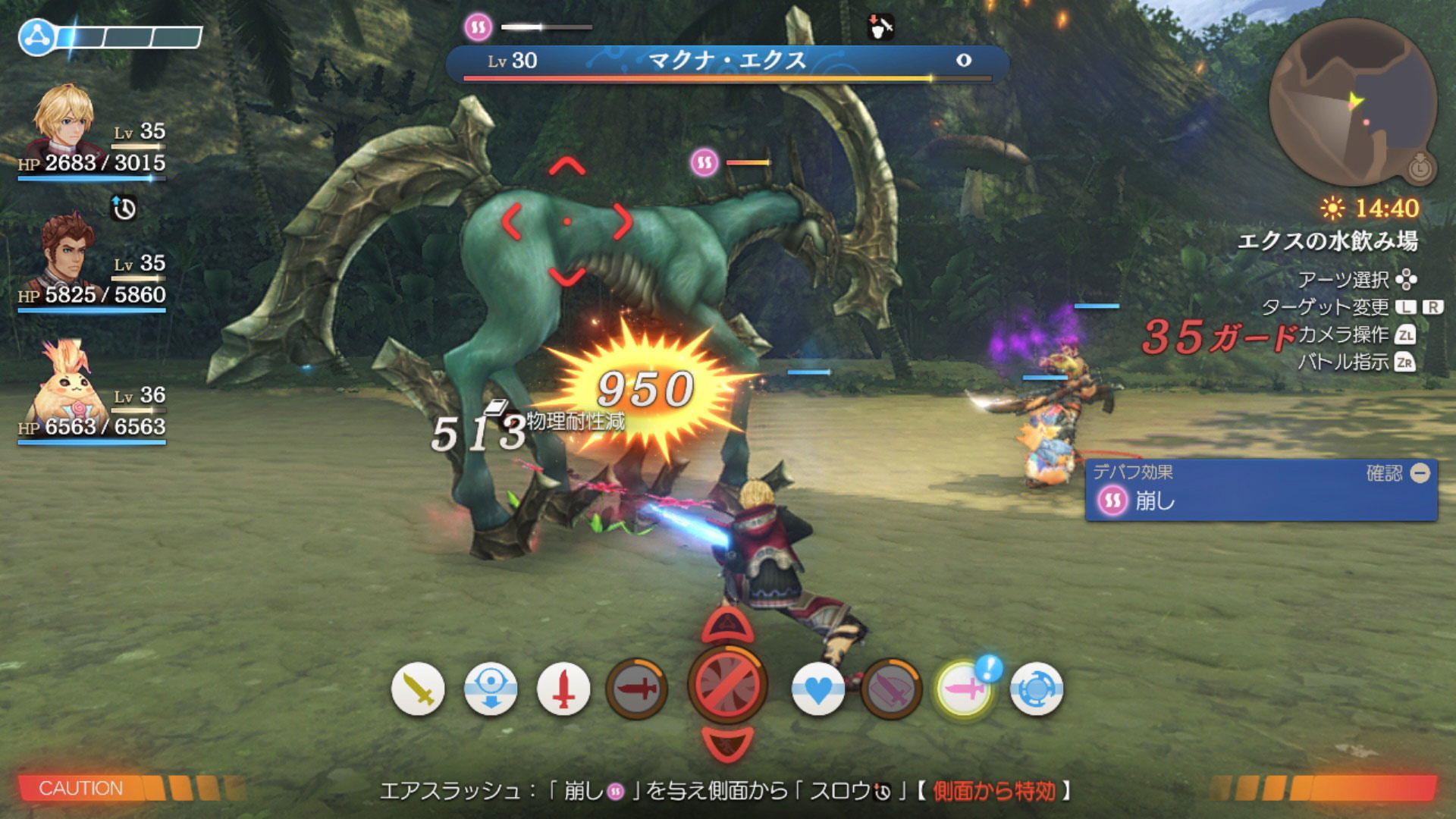The height and width of the screenshot is (819, 1456).
Task: Open the debuff effect details panel
Action: pyautogui.click(x=1261, y=490)
